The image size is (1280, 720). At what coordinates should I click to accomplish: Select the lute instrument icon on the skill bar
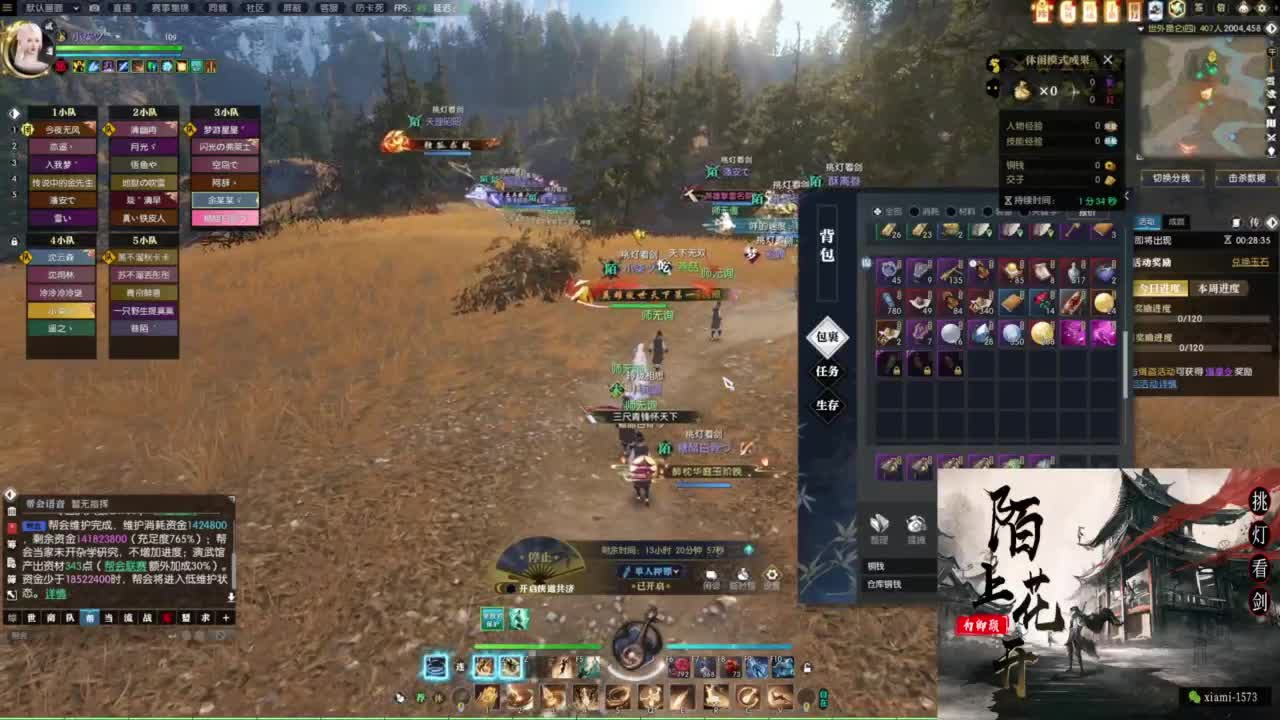click(x=640, y=645)
